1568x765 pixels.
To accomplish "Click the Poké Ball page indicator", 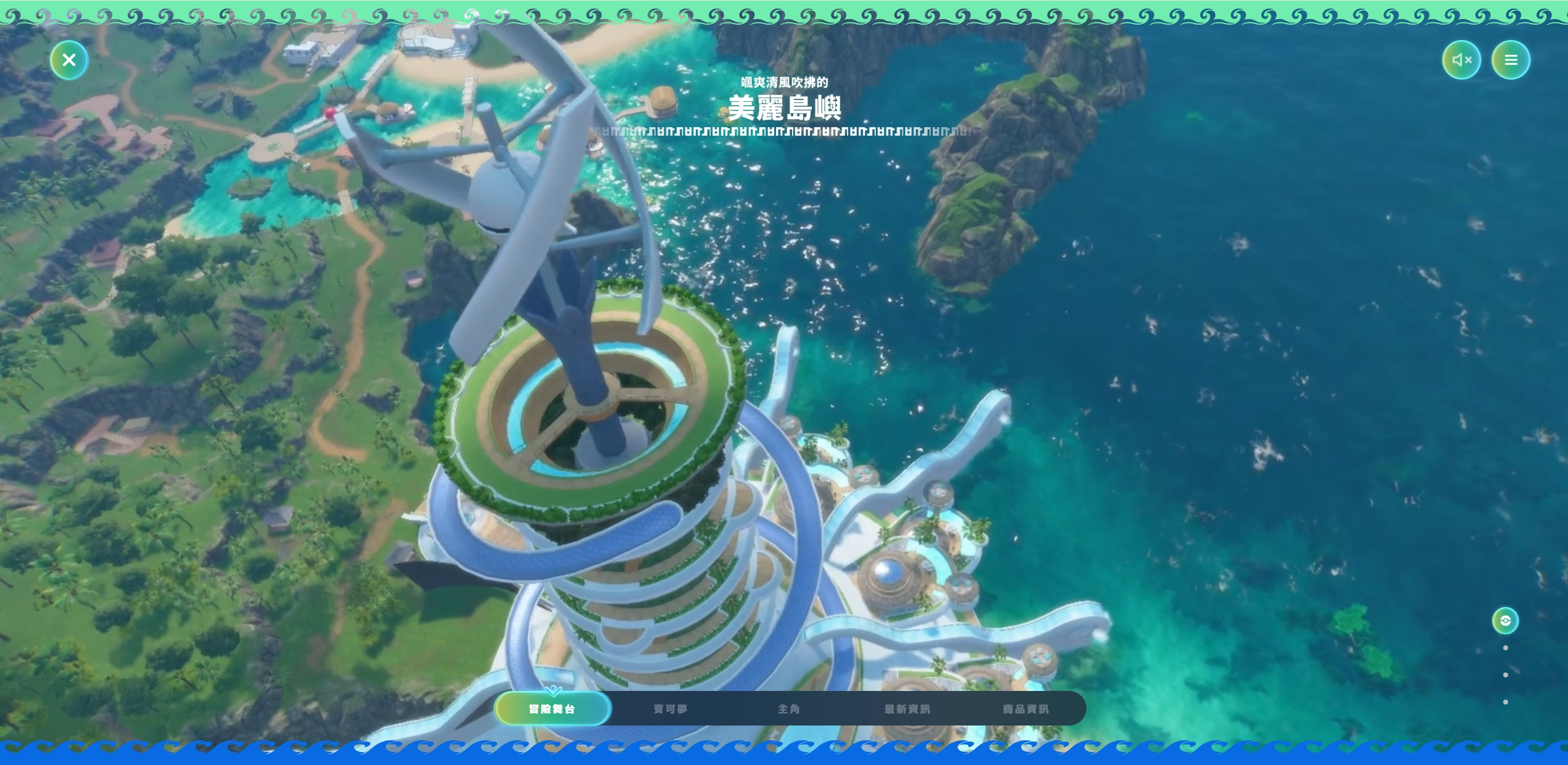I will tap(1506, 621).
